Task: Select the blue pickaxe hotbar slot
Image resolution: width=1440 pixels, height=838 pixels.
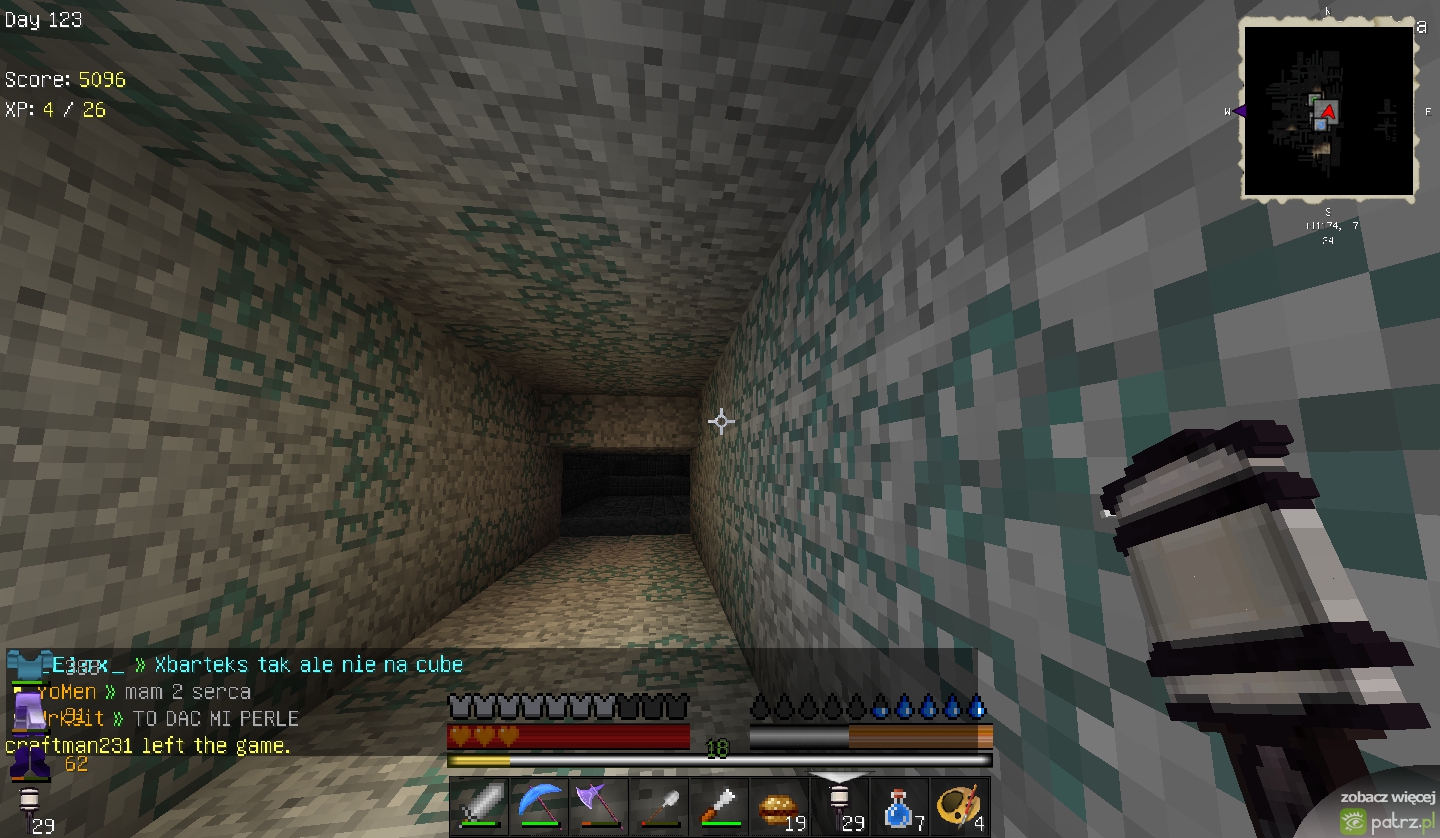Action: [539, 806]
